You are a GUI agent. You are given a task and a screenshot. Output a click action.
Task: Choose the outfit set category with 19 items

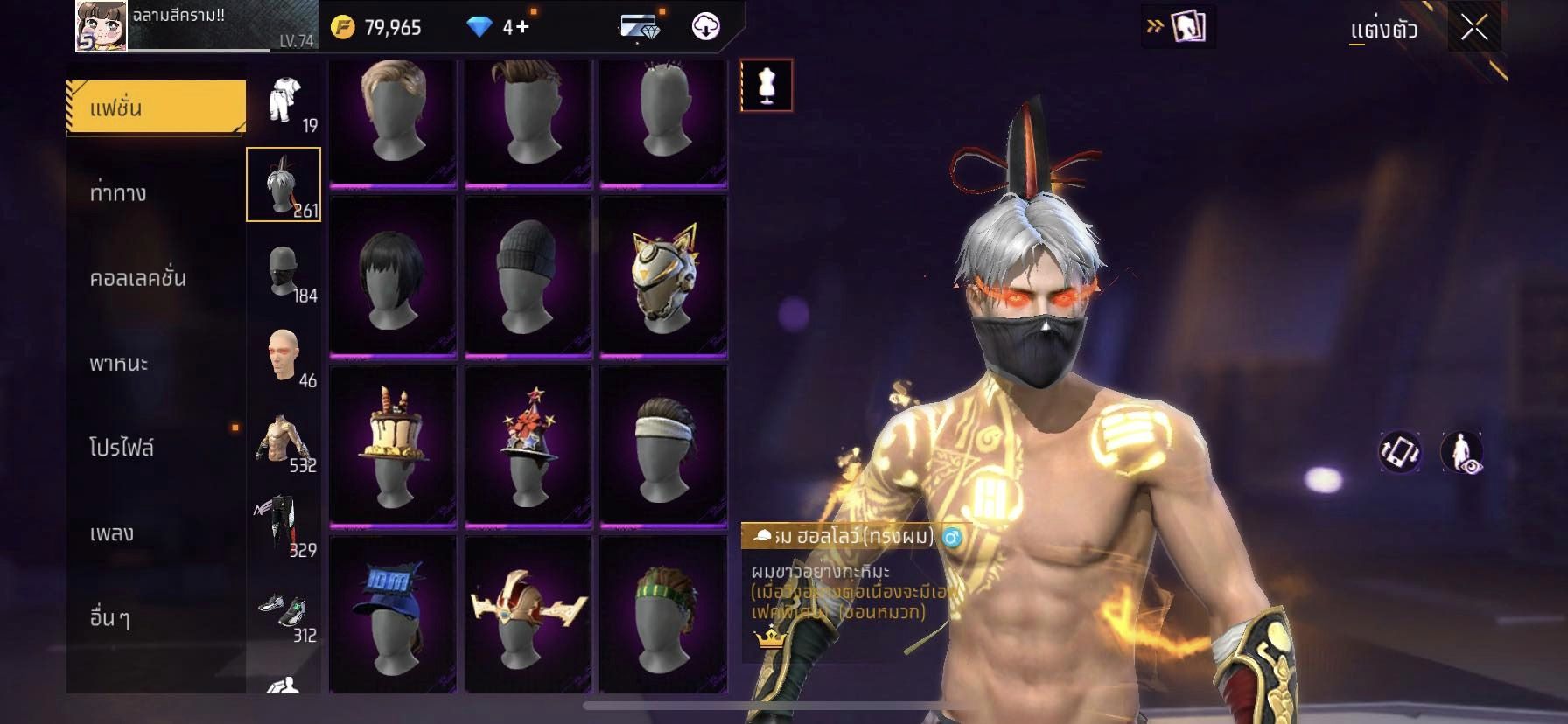pyautogui.click(x=284, y=102)
